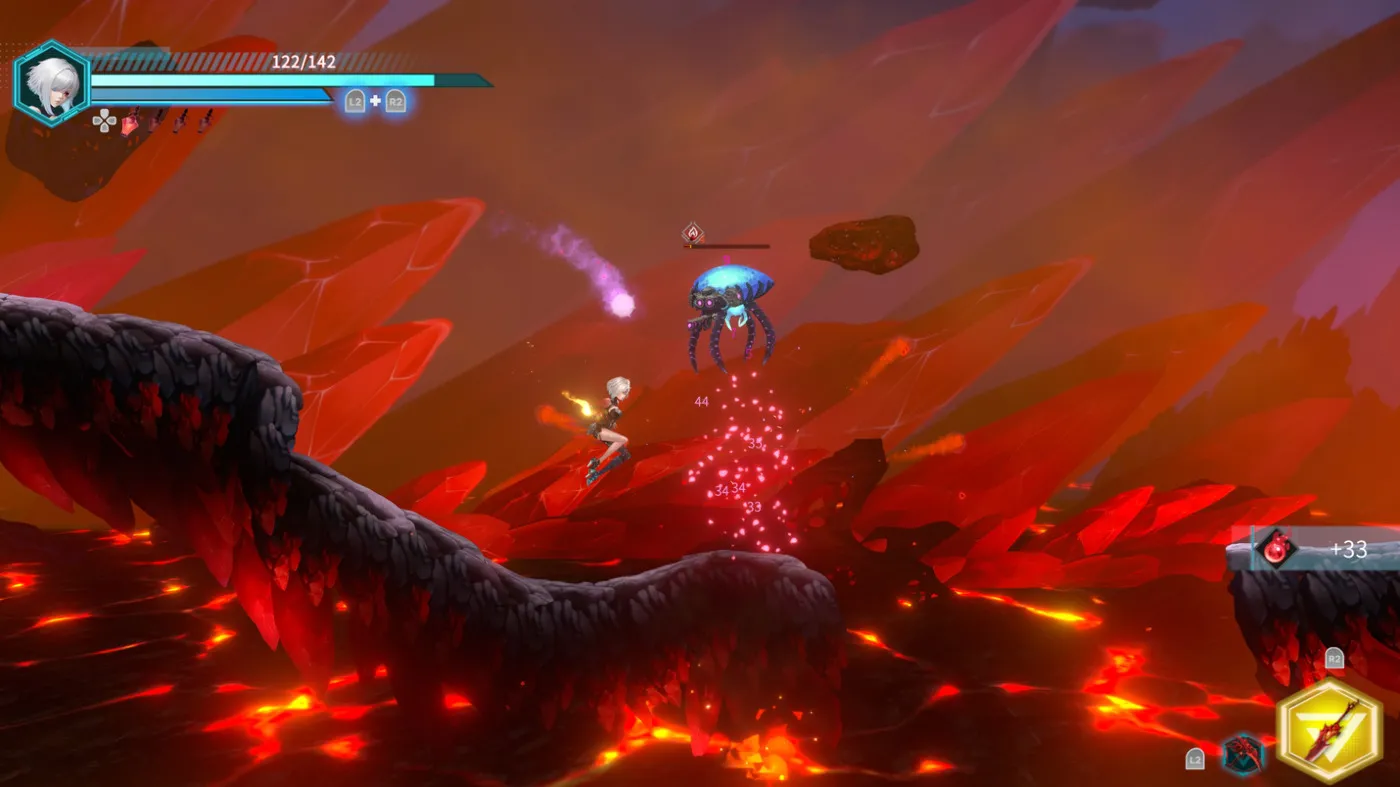This screenshot has height=787, width=1400.
Task: Click the white-haired character portrait
Action: tap(51, 83)
